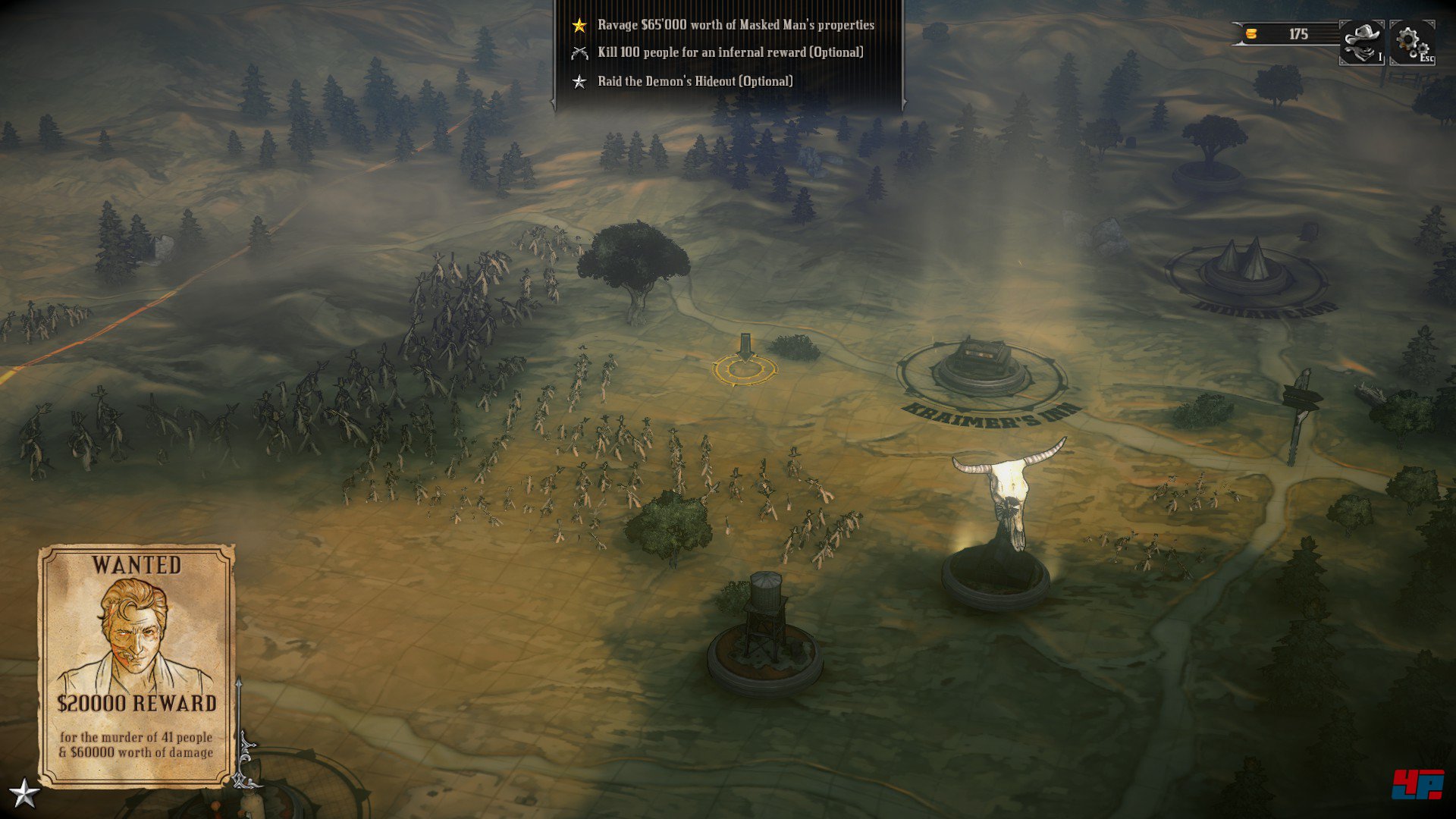The height and width of the screenshot is (819, 1456).
Task: Select the Kill 100 people optional objective
Action: click(x=730, y=52)
